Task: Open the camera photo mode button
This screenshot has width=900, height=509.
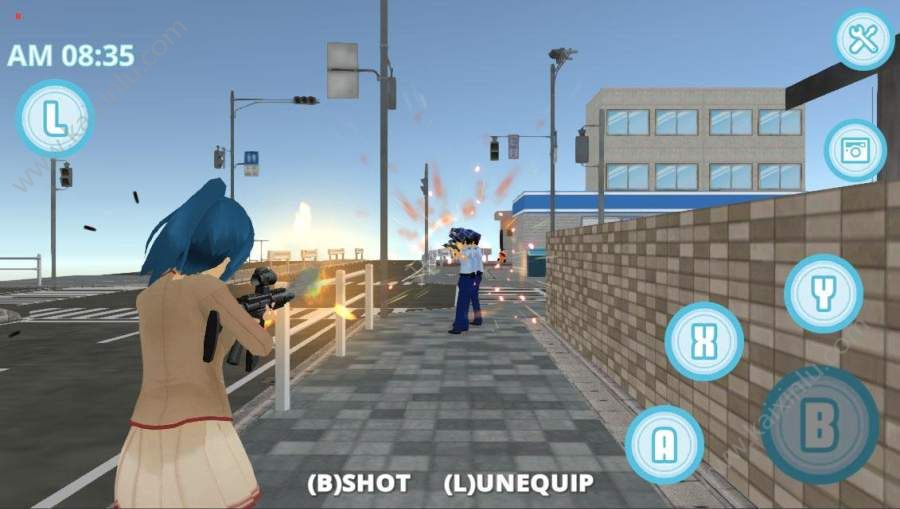Action: (855, 150)
